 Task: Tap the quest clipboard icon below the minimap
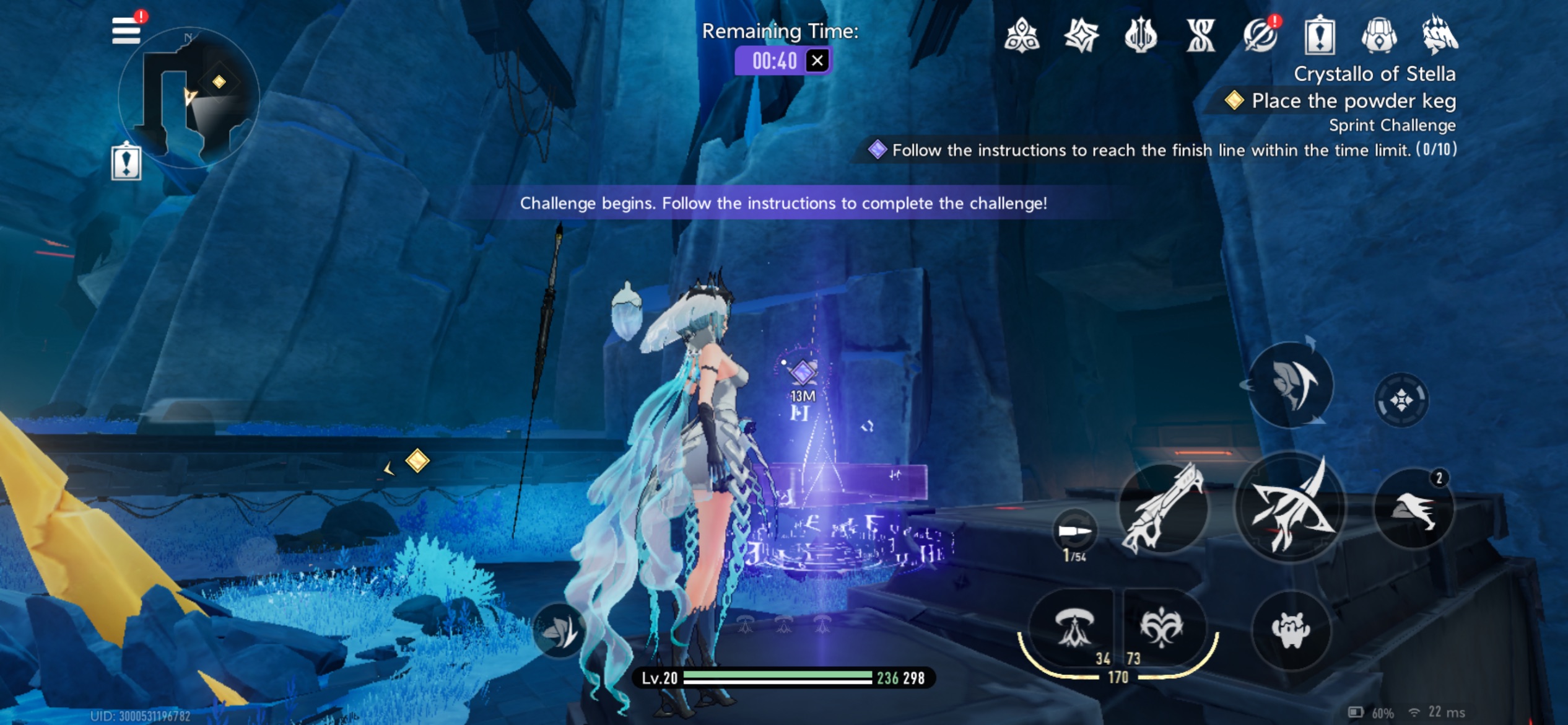pos(126,162)
